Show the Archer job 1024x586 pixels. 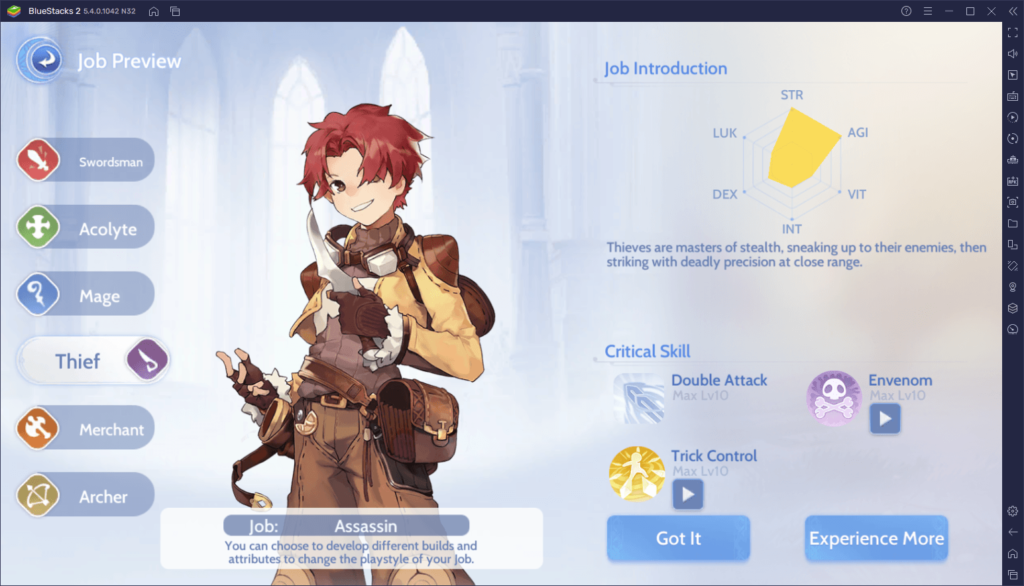click(87, 496)
